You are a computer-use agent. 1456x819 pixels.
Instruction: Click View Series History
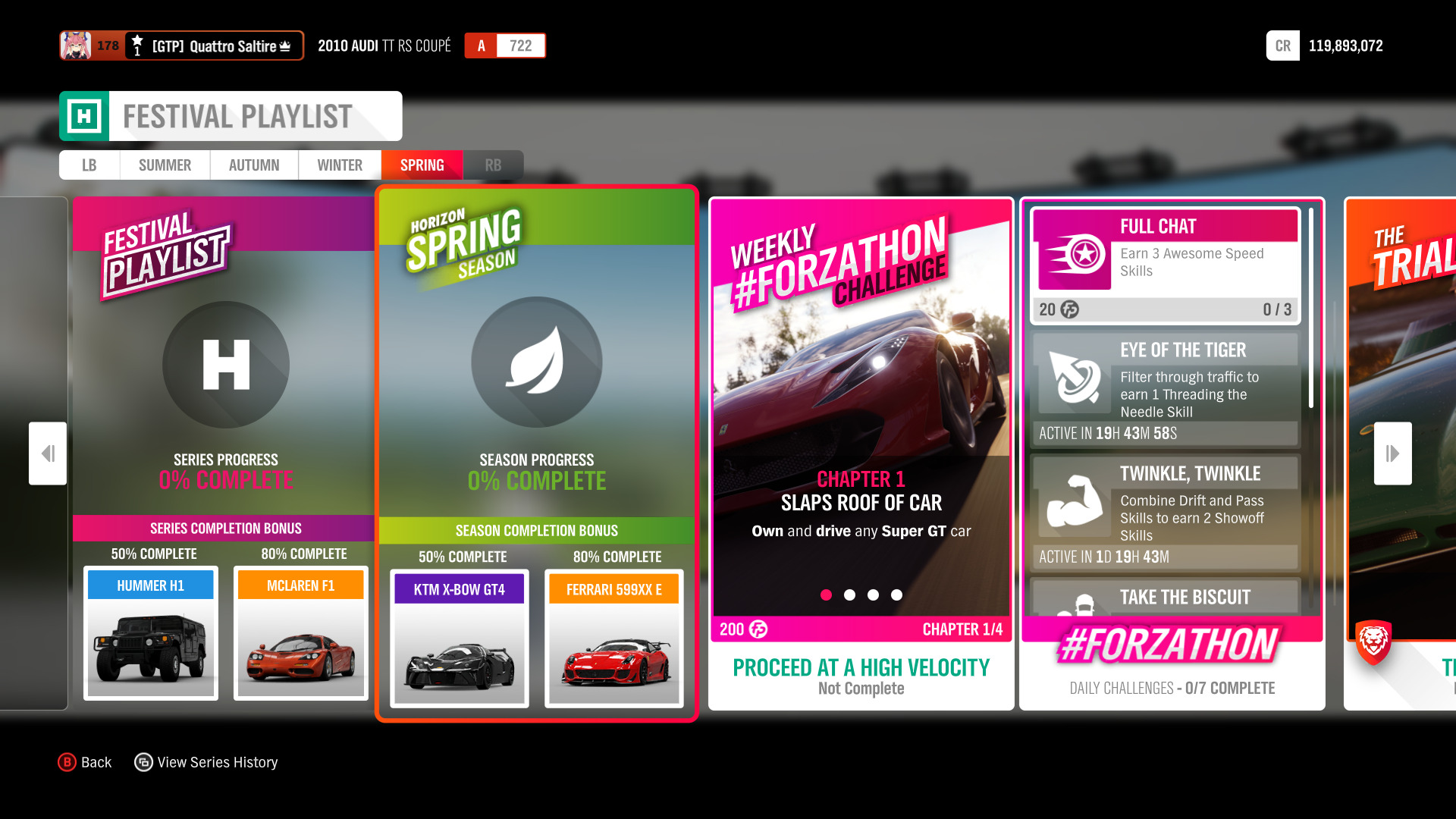pos(206,761)
